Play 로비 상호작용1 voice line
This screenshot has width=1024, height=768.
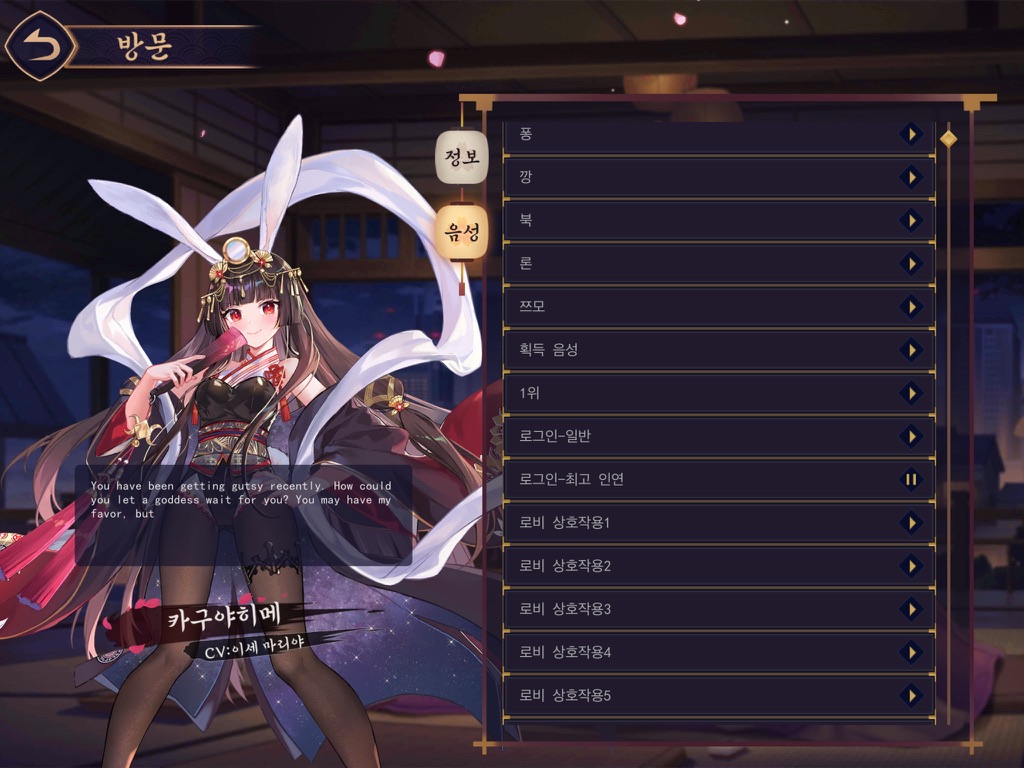pos(910,522)
